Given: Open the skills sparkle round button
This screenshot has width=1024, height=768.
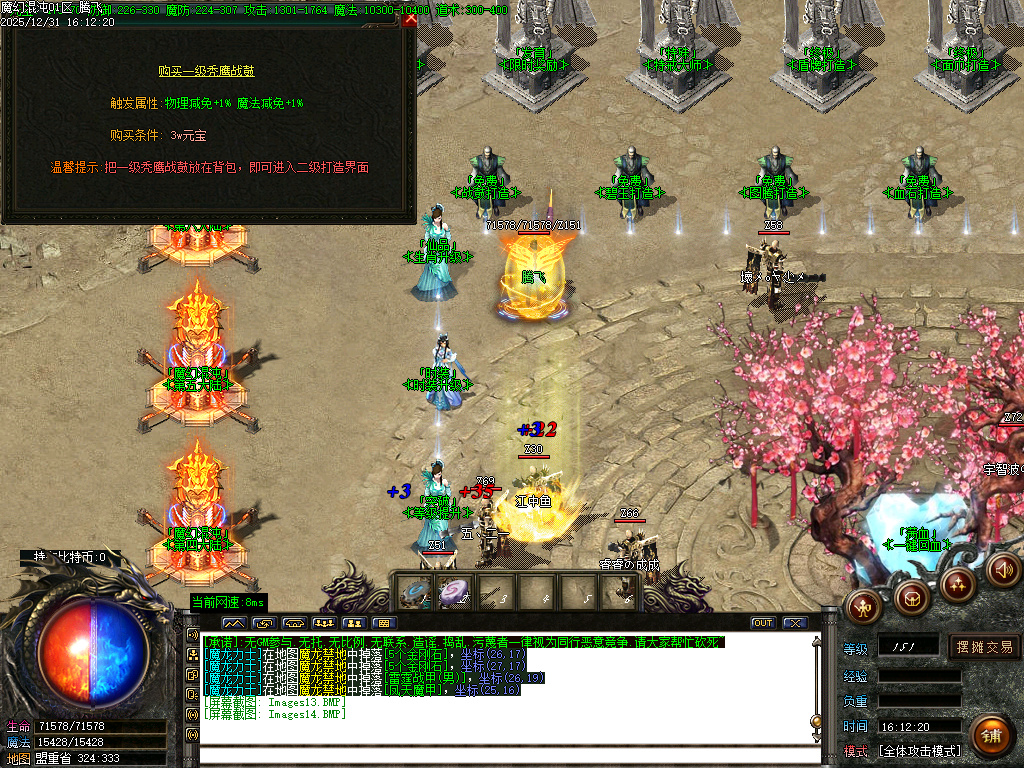Looking at the screenshot, I should pyautogui.click(x=958, y=584).
